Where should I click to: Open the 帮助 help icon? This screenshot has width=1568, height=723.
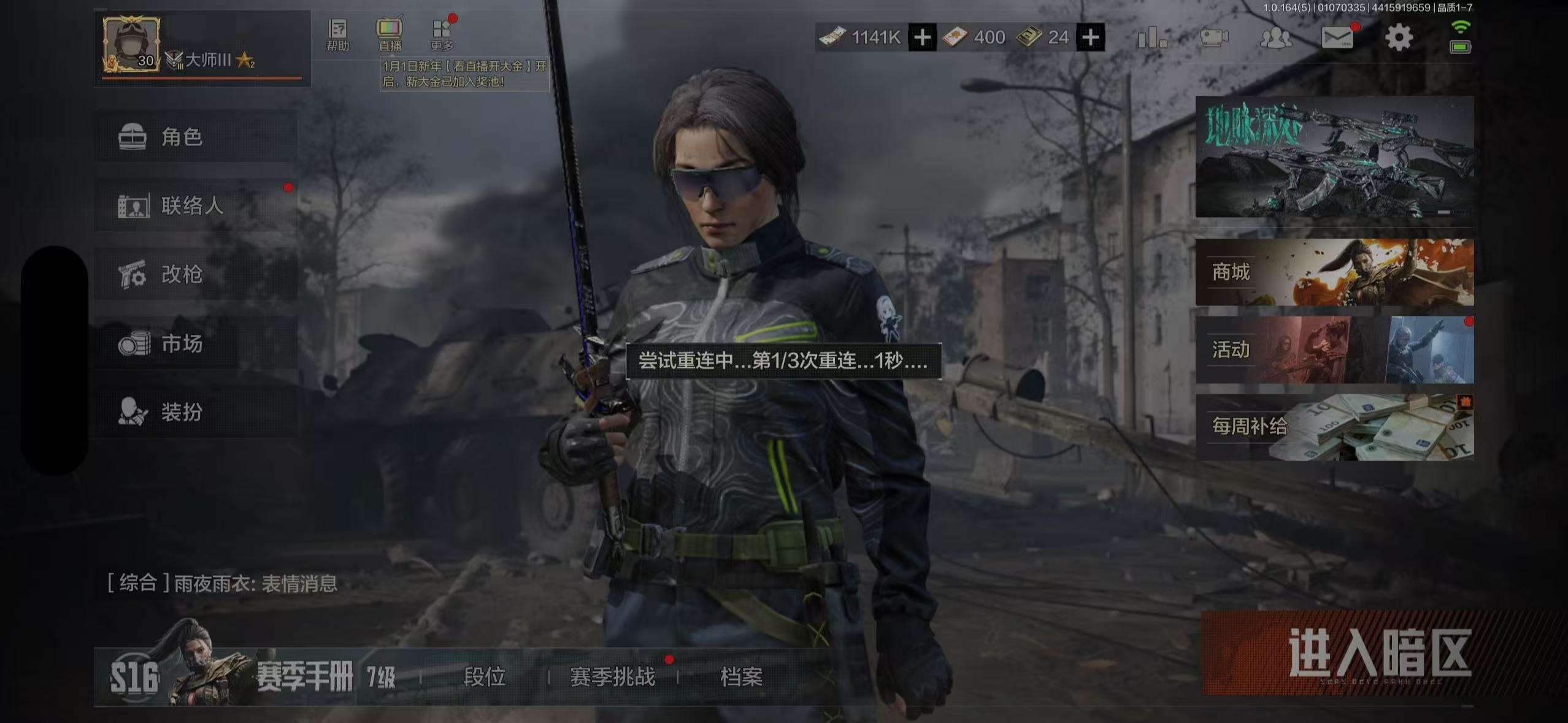pos(337,35)
